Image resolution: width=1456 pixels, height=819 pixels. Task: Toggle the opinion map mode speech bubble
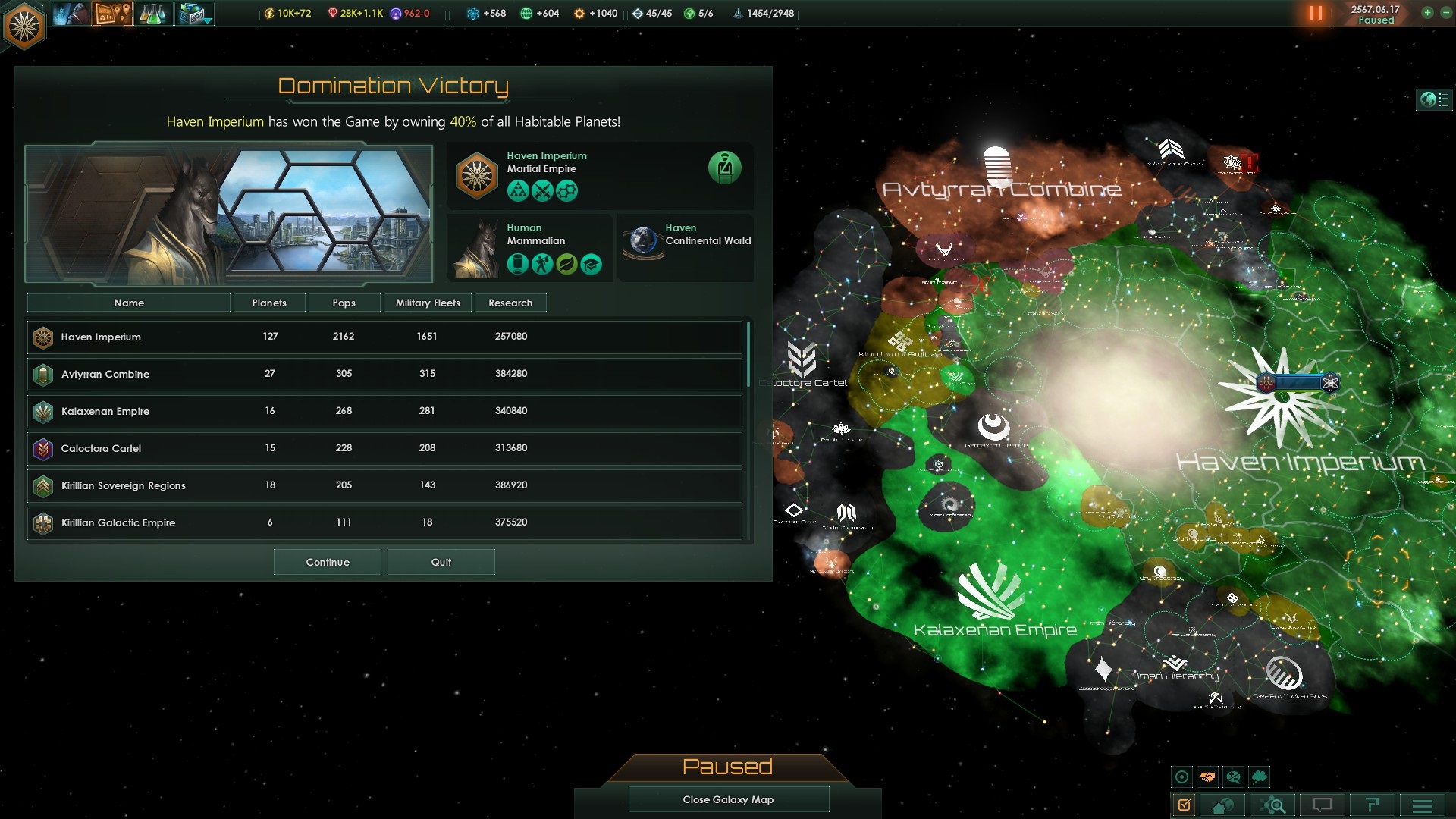(1233, 777)
